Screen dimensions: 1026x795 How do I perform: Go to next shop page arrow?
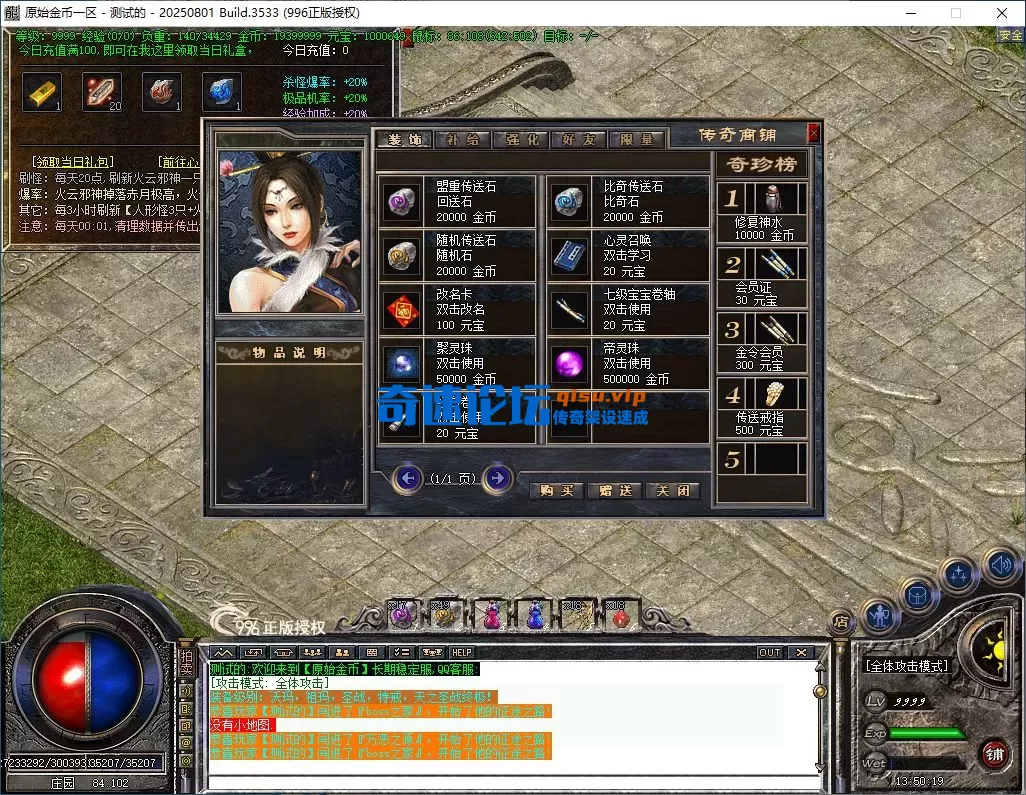[x=497, y=479]
